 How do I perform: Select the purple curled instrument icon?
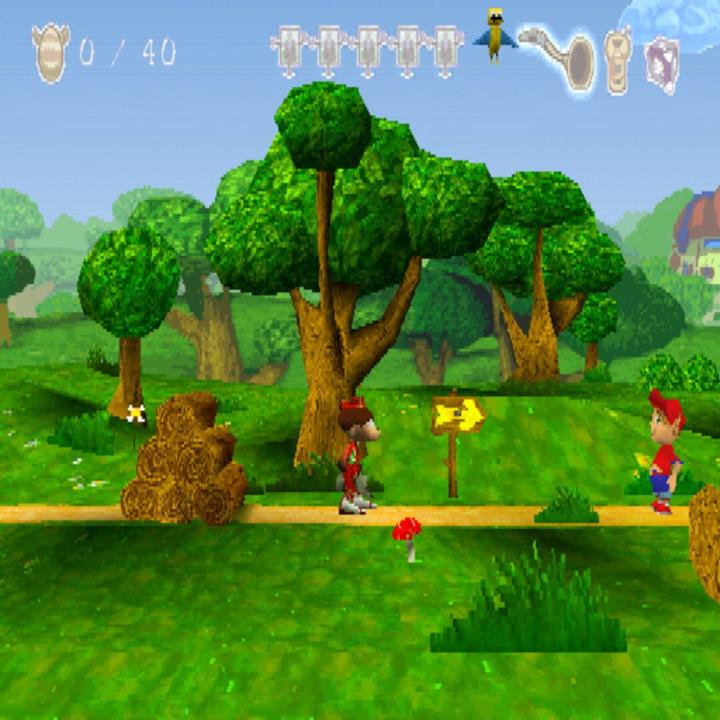[661, 62]
